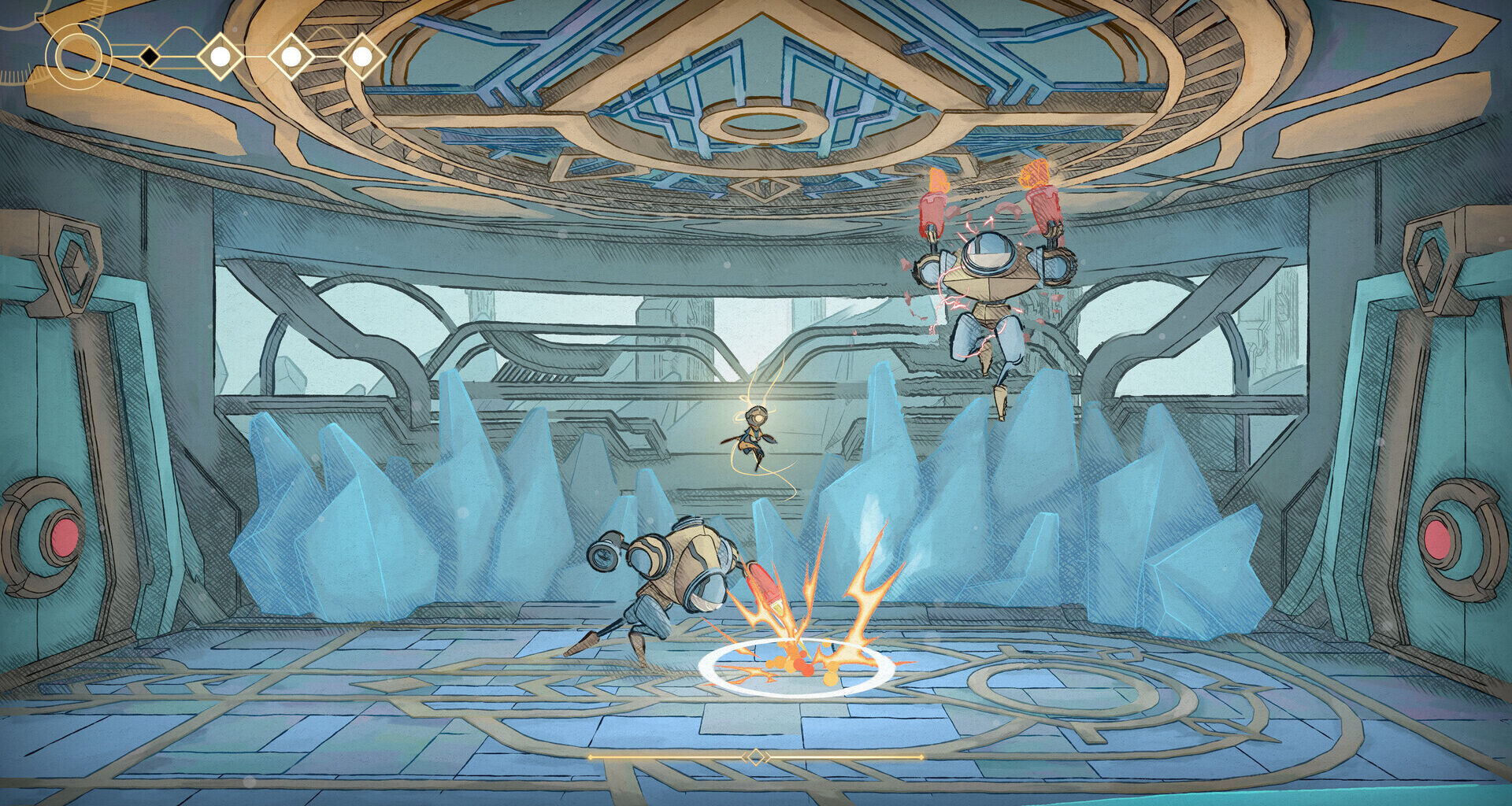Click the first white diamond phase indicator
The height and width of the screenshot is (806, 1512).
[220, 55]
